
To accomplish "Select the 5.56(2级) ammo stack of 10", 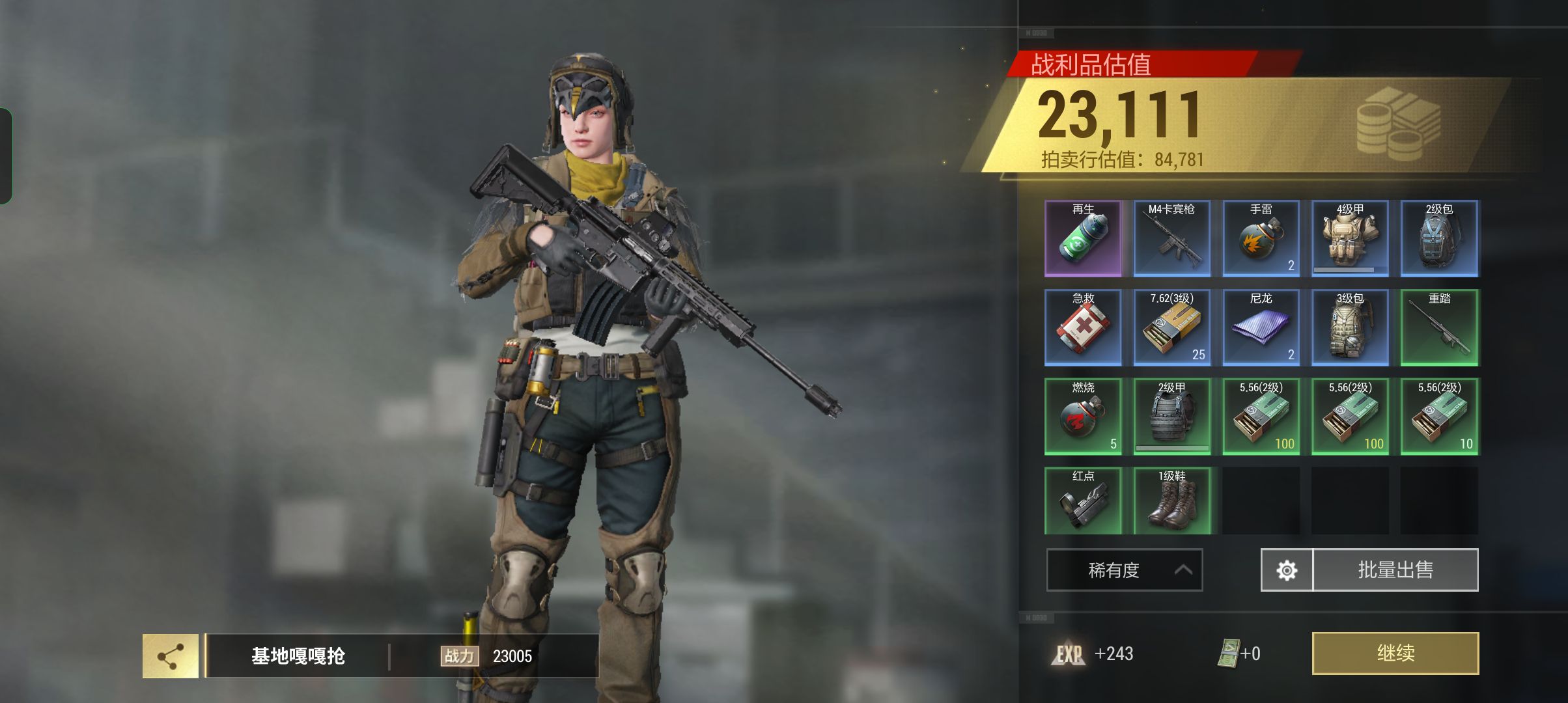I will point(1439,417).
